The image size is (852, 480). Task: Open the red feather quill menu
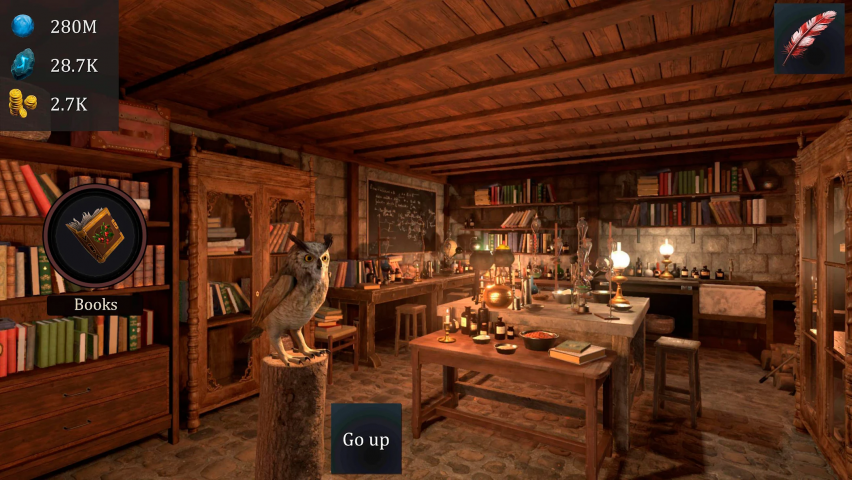tap(808, 38)
